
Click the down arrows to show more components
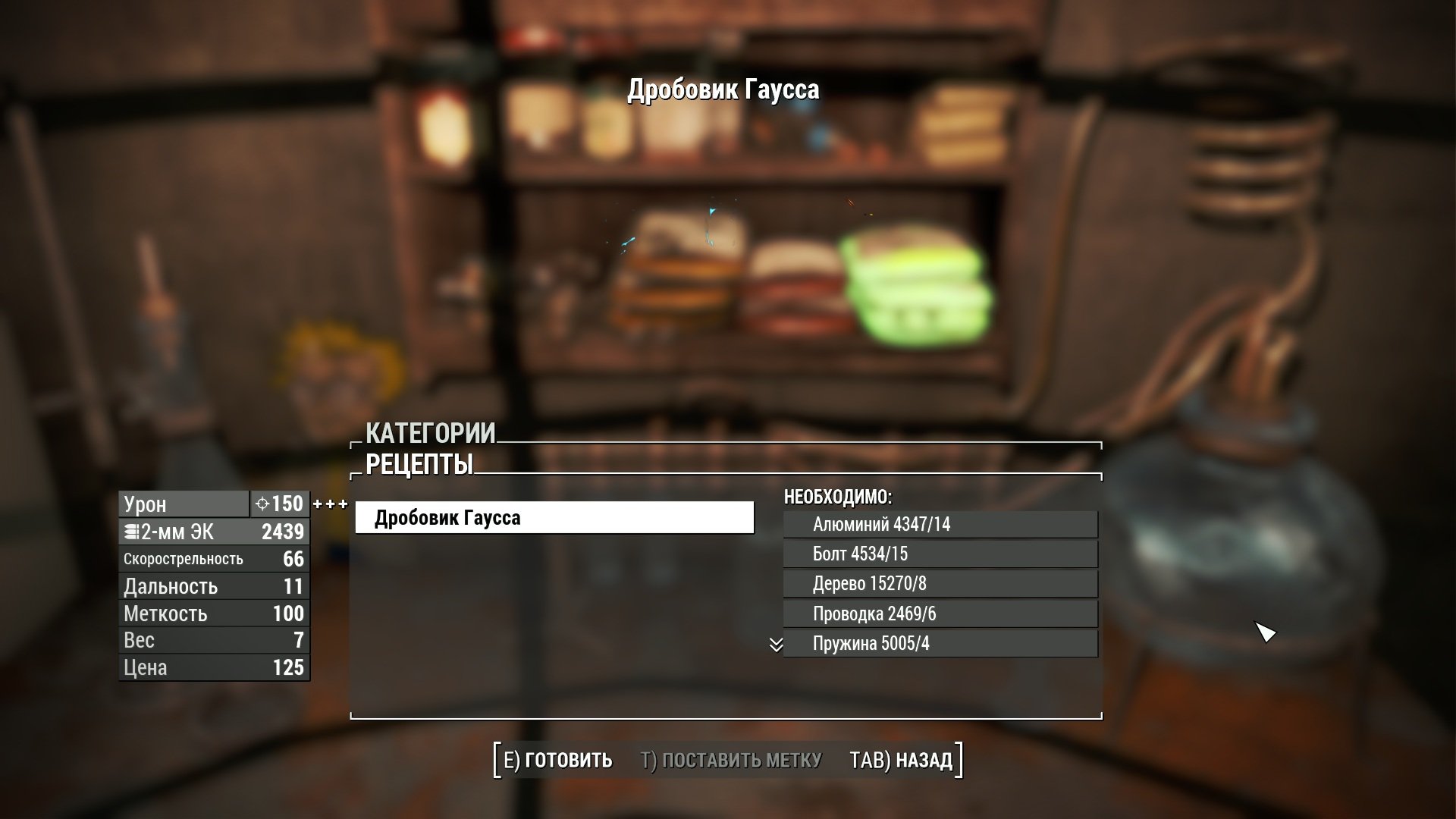776,645
